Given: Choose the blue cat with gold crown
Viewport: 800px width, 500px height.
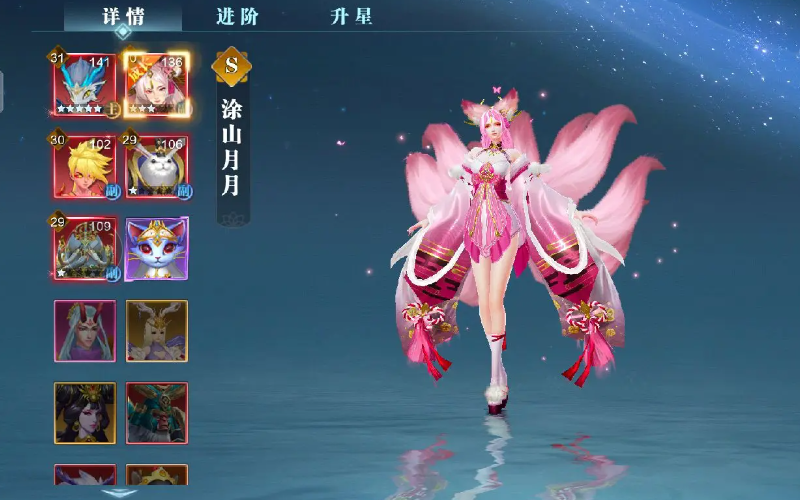Looking at the screenshot, I should 157,248.
